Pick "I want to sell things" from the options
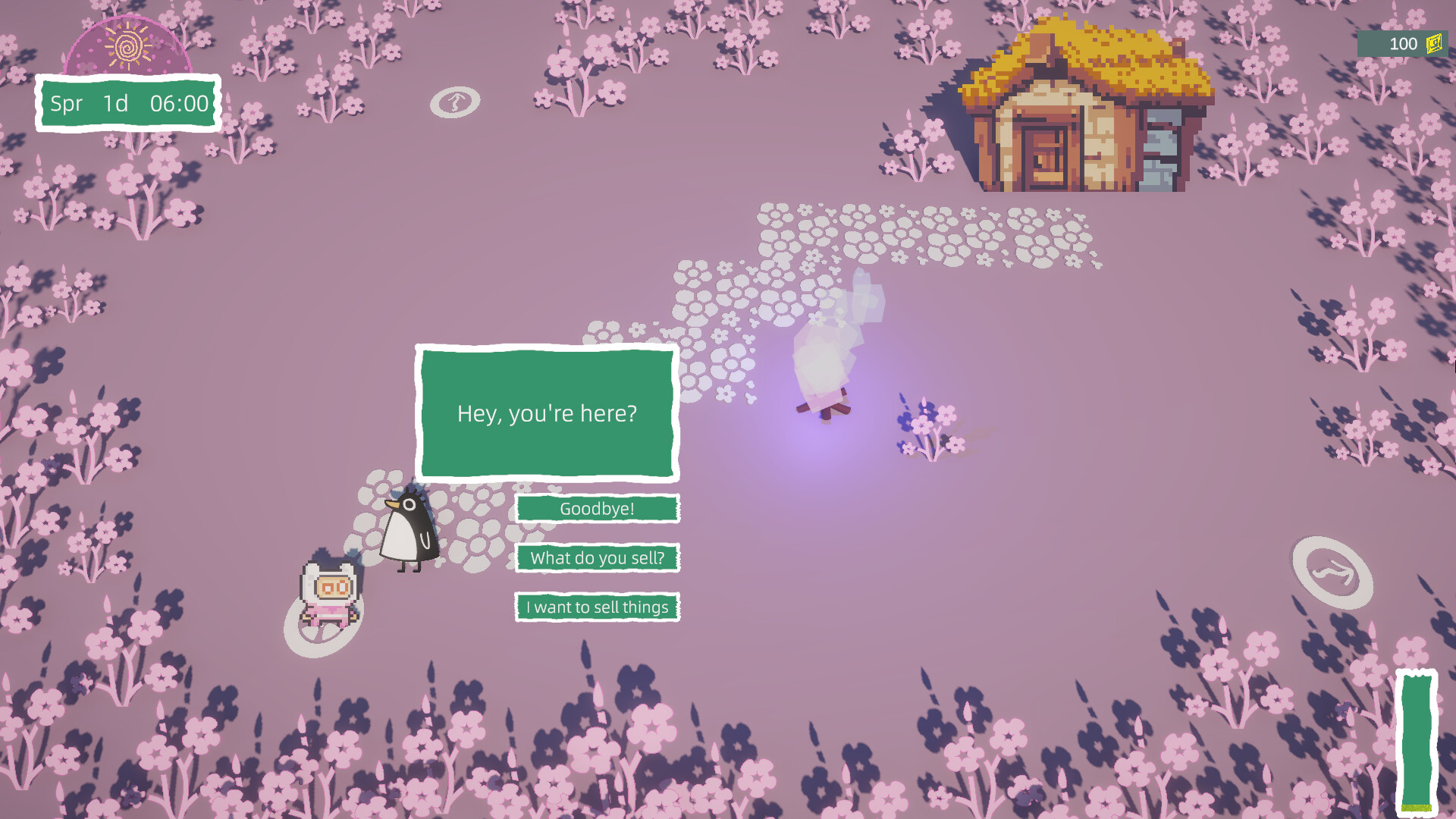1456x819 pixels. tap(597, 607)
